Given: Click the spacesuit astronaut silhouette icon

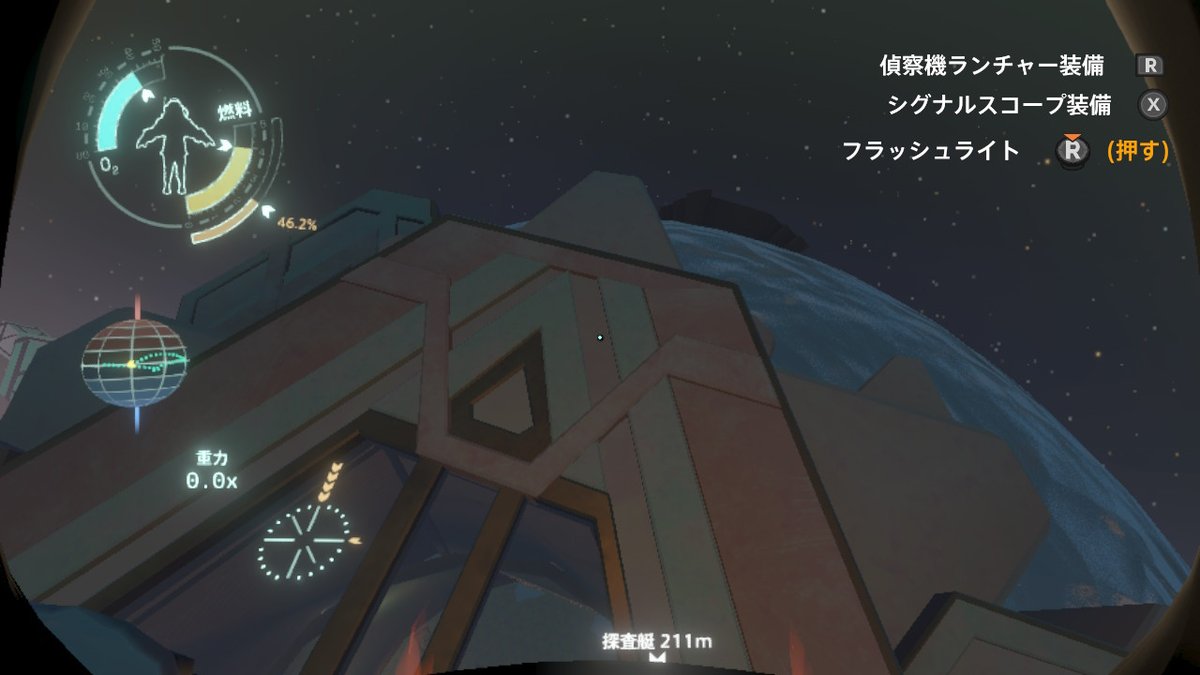Looking at the screenshot, I should [x=177, y=146].
